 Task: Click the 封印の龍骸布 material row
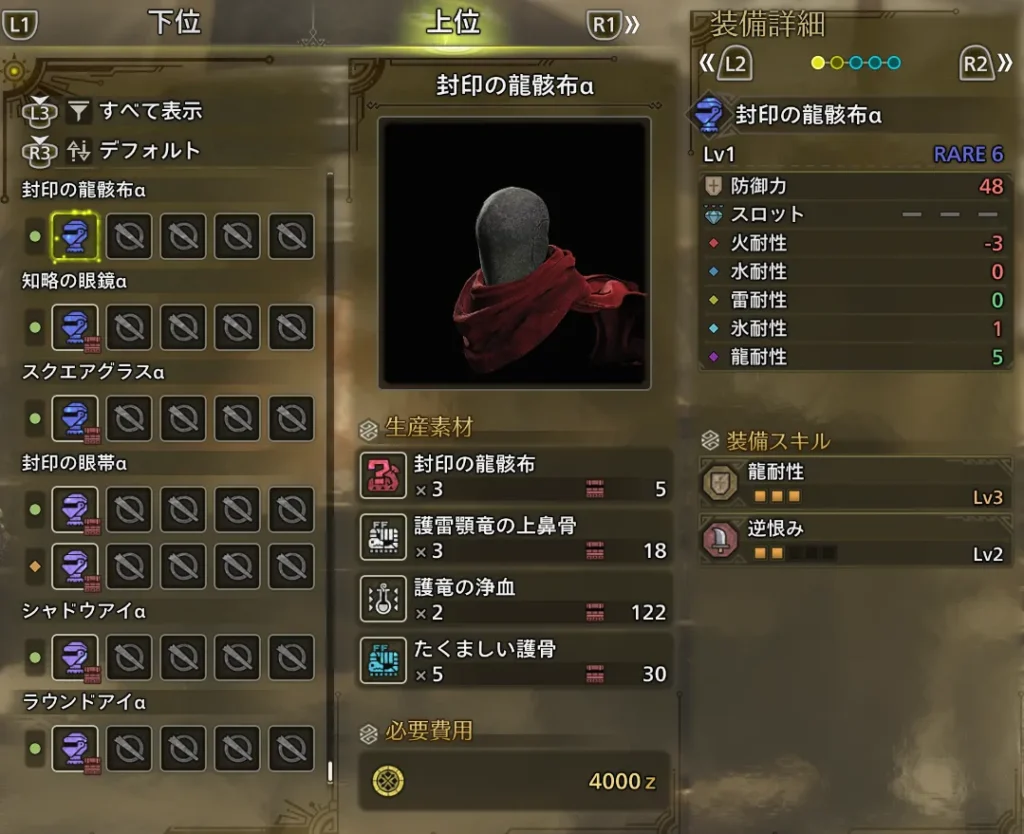click(515, 476)
